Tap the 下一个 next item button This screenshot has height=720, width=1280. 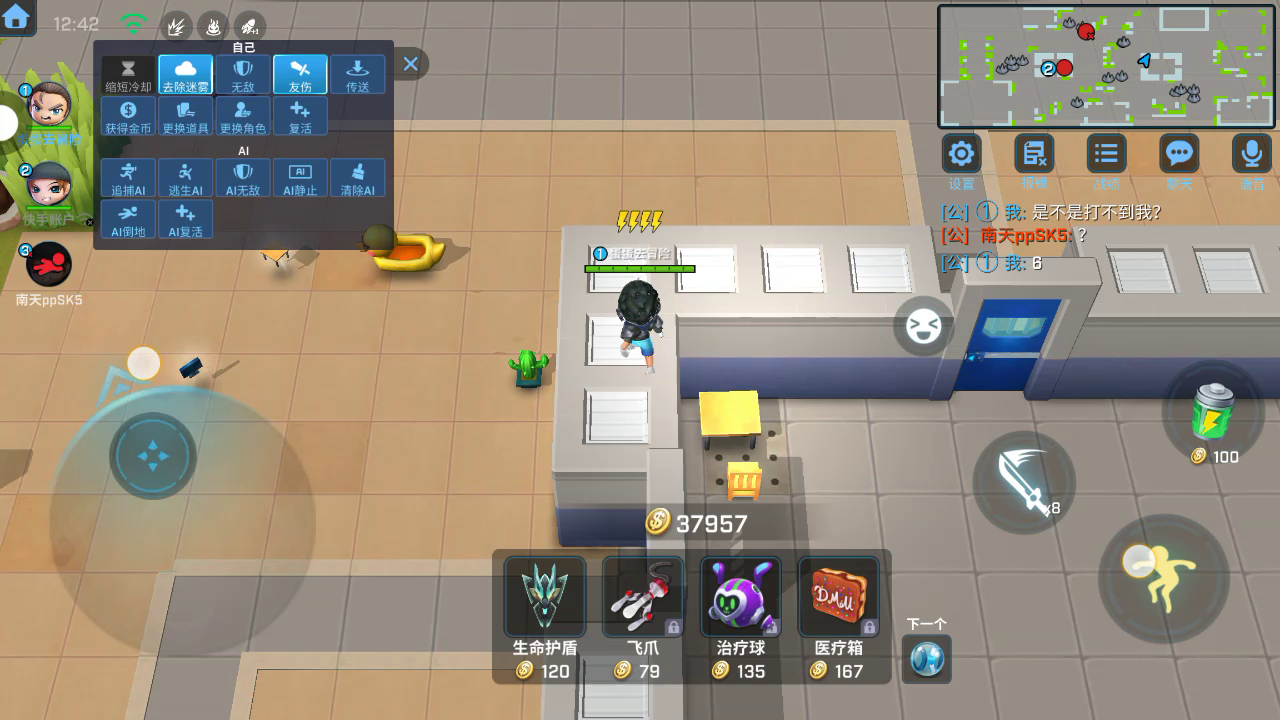coord(926,657)
